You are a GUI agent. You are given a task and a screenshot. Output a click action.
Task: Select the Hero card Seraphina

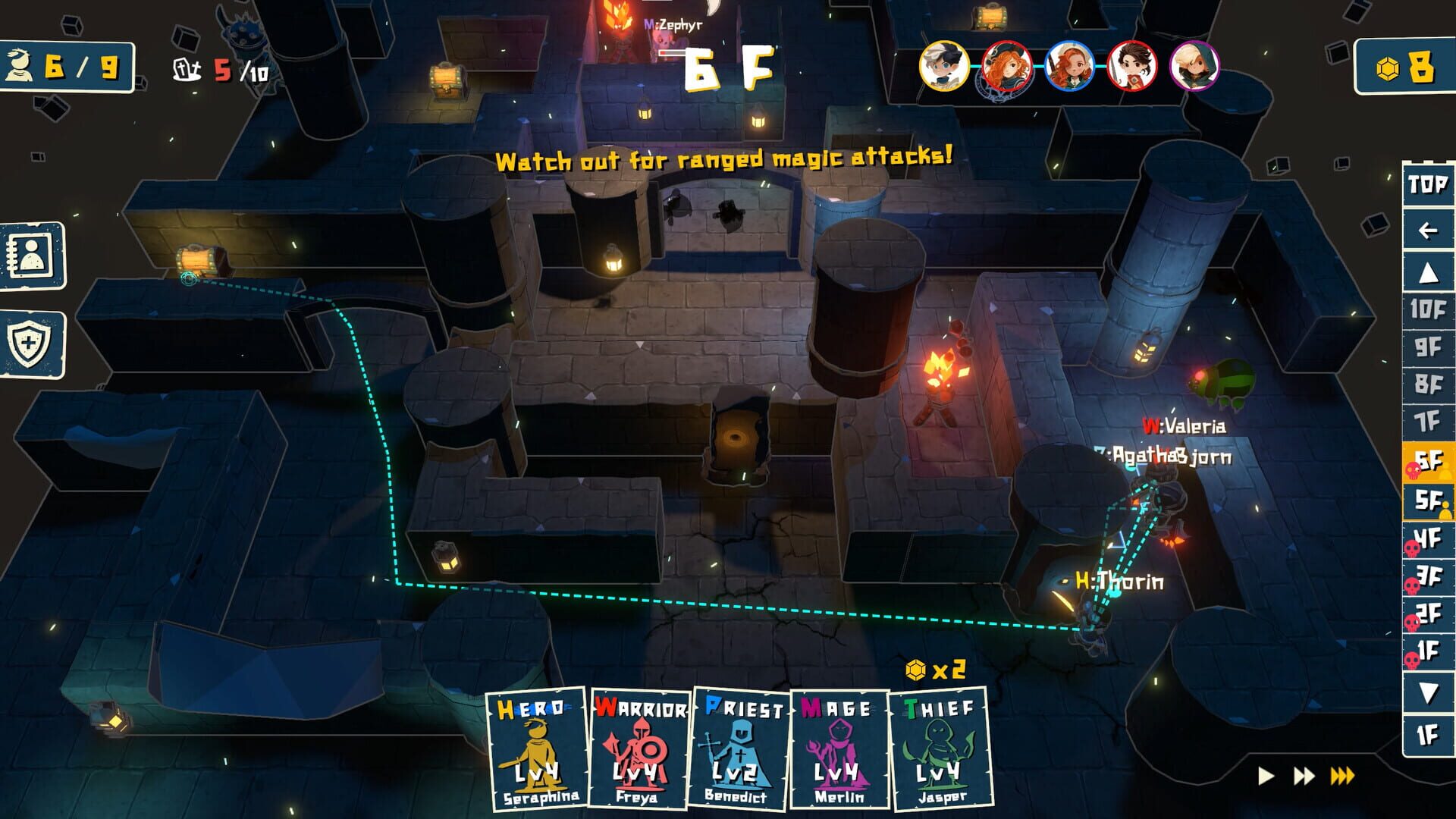coord(537,748)
